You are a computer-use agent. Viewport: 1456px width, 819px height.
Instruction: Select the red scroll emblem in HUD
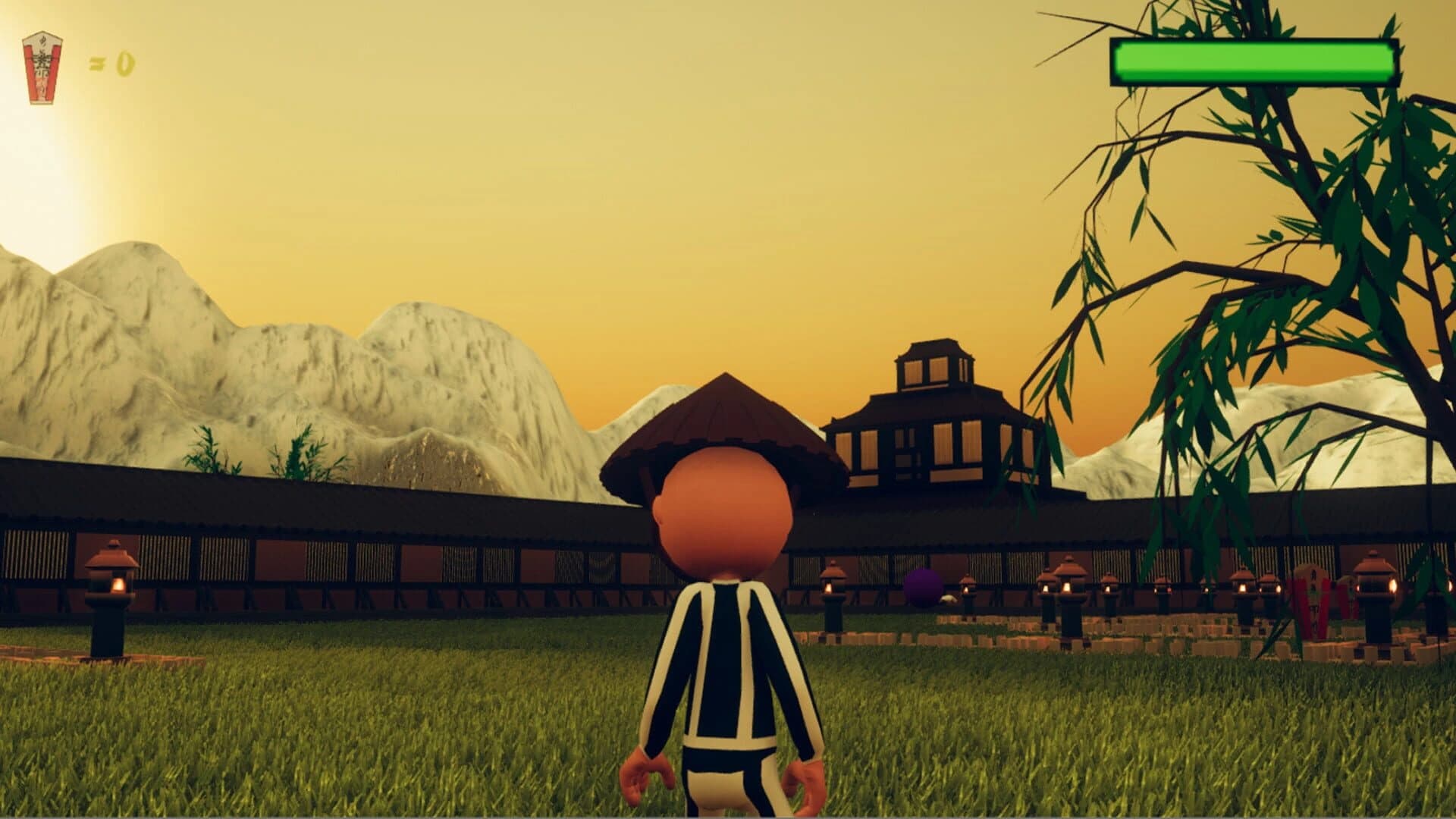tap(44, 68)
